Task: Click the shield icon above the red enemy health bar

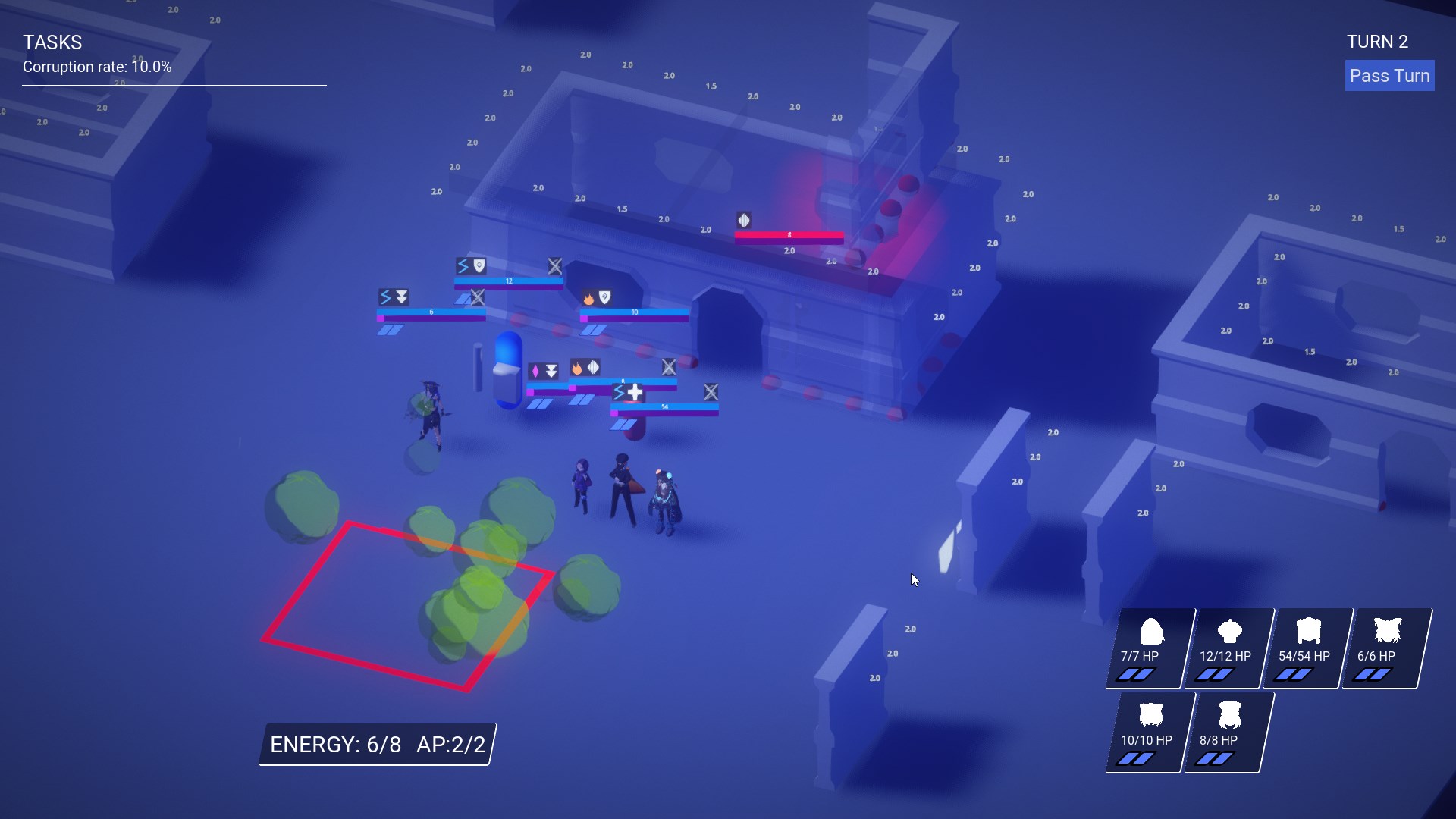Action: point(743,221)
